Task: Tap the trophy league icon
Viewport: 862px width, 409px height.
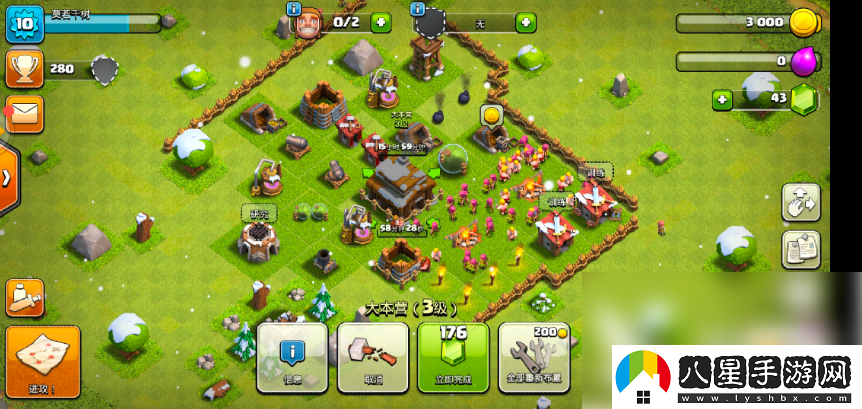Action: 24,68
